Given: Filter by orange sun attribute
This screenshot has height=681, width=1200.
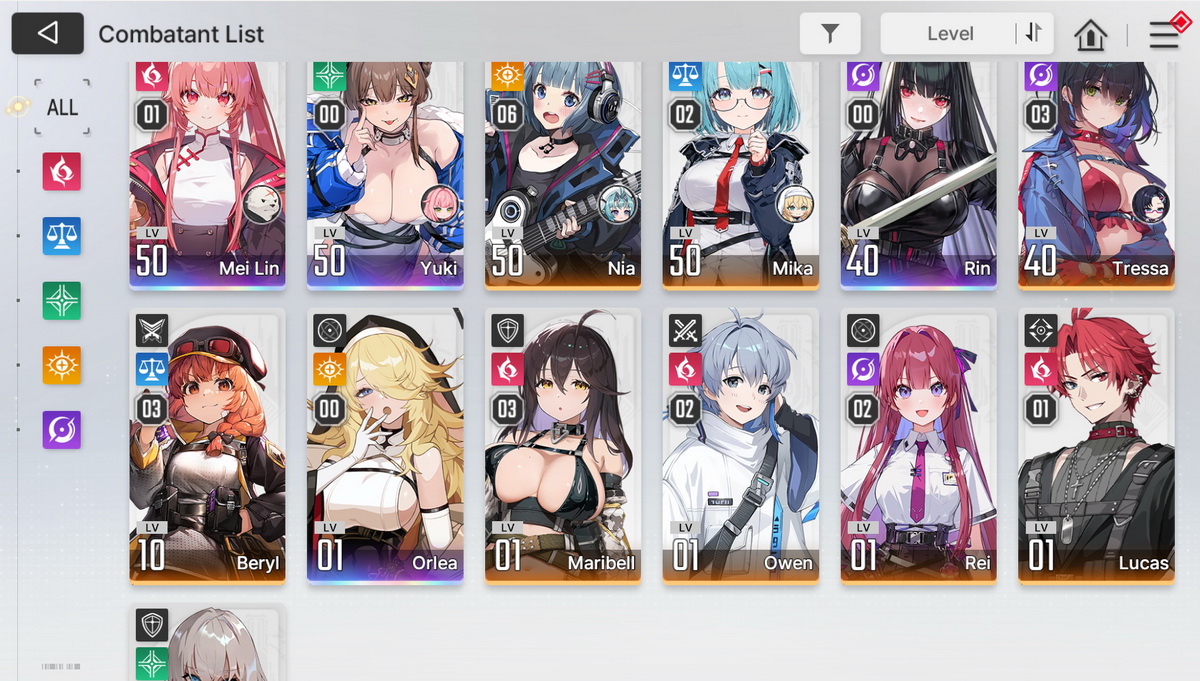Looking at the screenshot, I should tap(62, 364).
